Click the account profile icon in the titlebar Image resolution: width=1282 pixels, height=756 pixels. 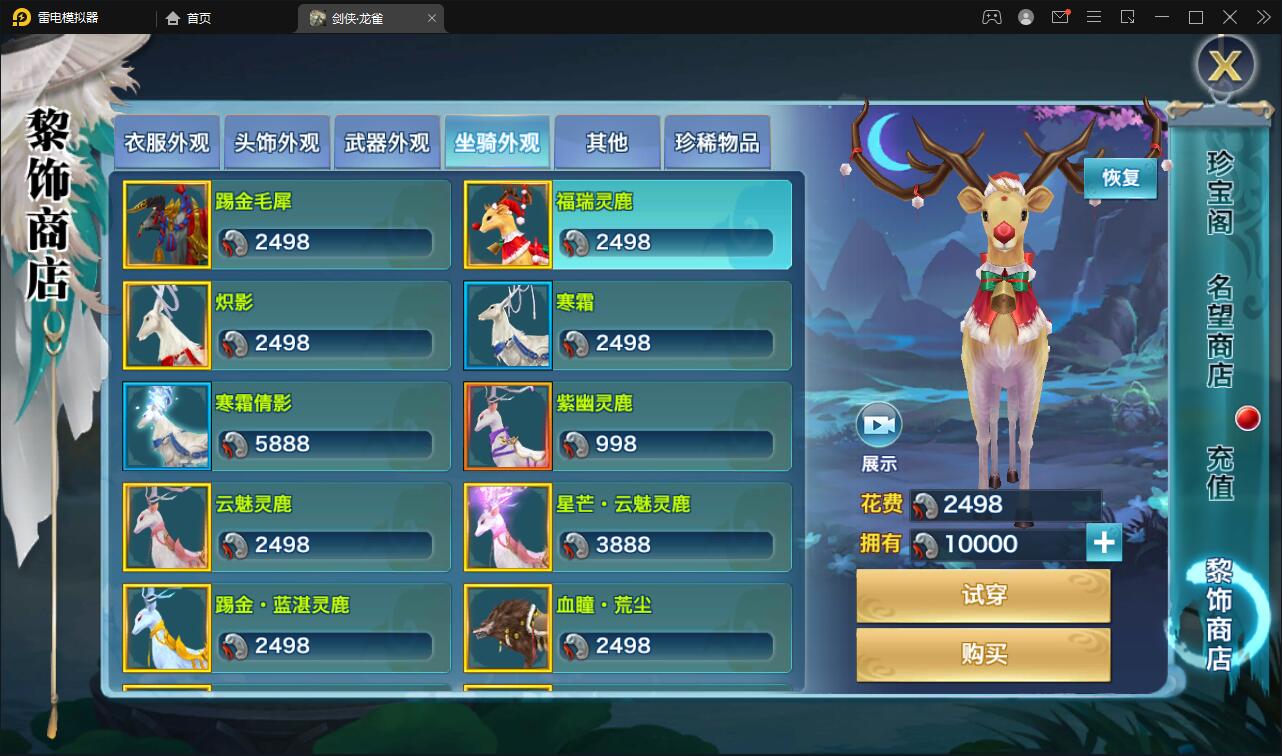[x=1025, y=17]
